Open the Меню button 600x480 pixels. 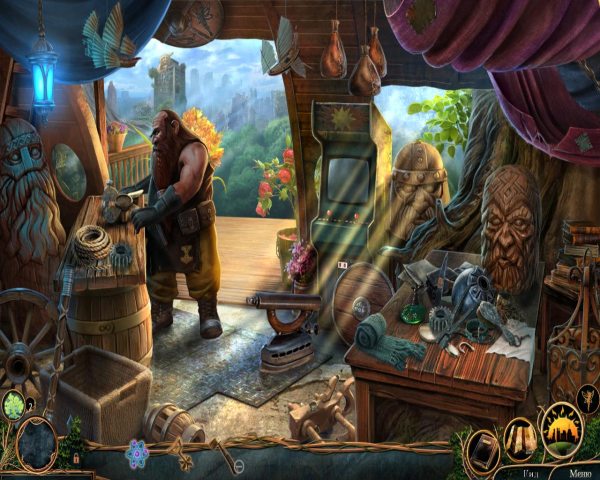tap(578, 472)
